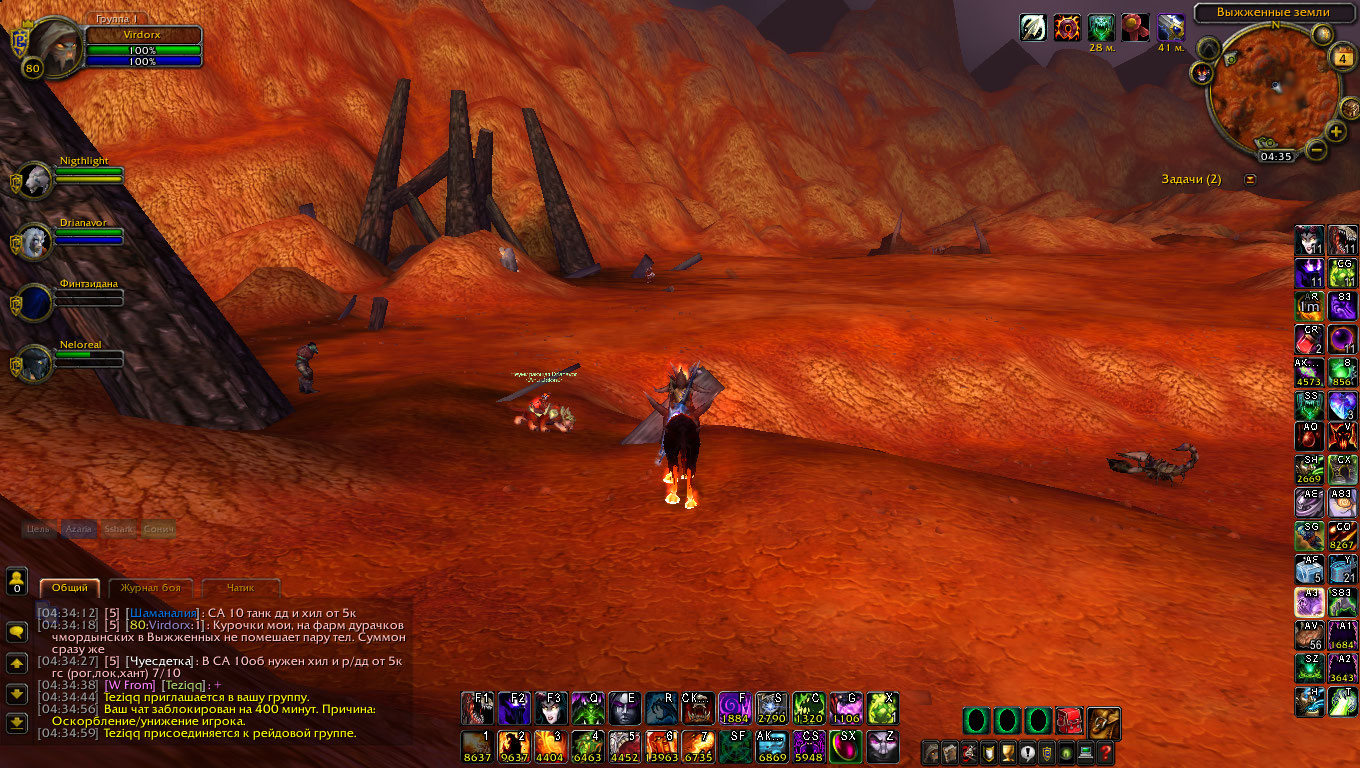The image size is (1360, 768).
Task: Open the red backpack bag slot
Action: coord(1070,720)
